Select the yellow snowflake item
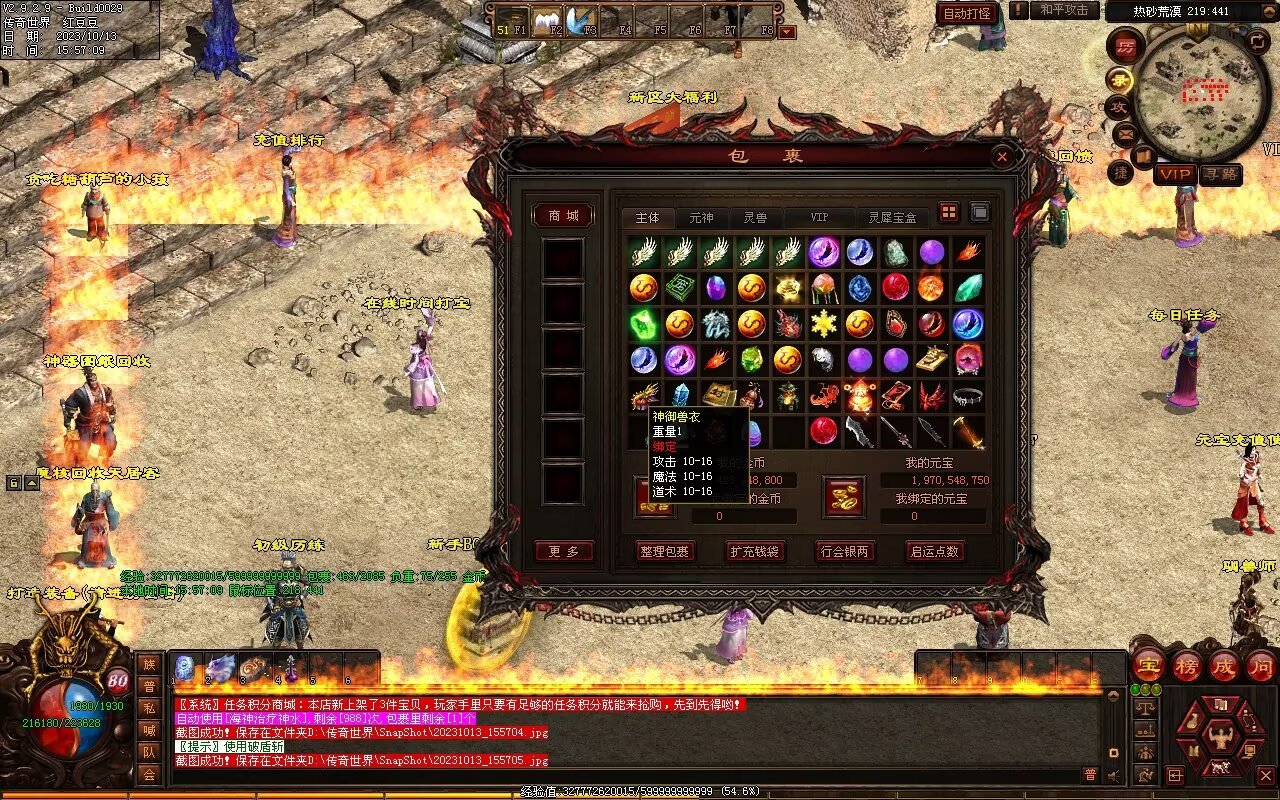 (x=824, y=323)
